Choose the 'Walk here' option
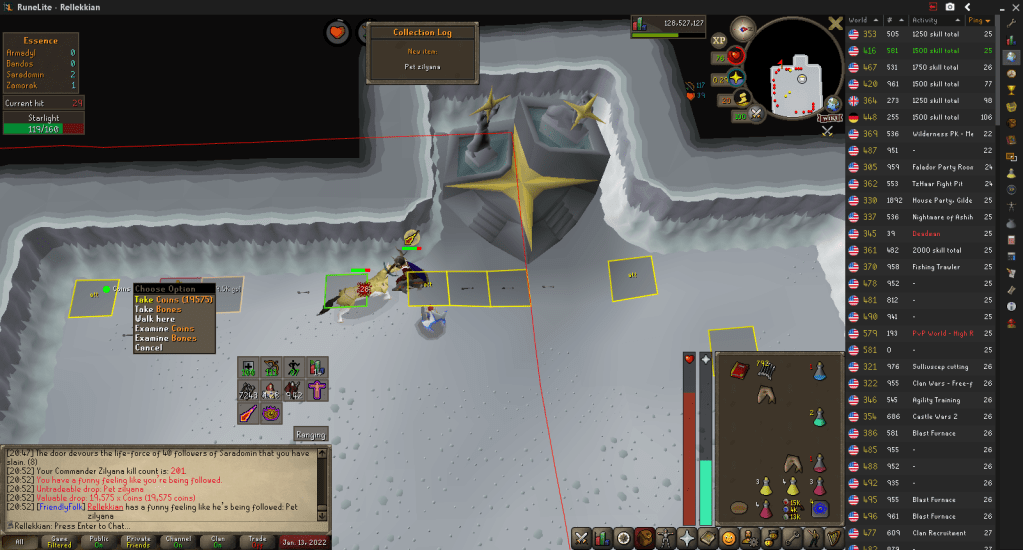Image resolution: width=1023 pixels, height=550 pixels. (x=158, y=319)
